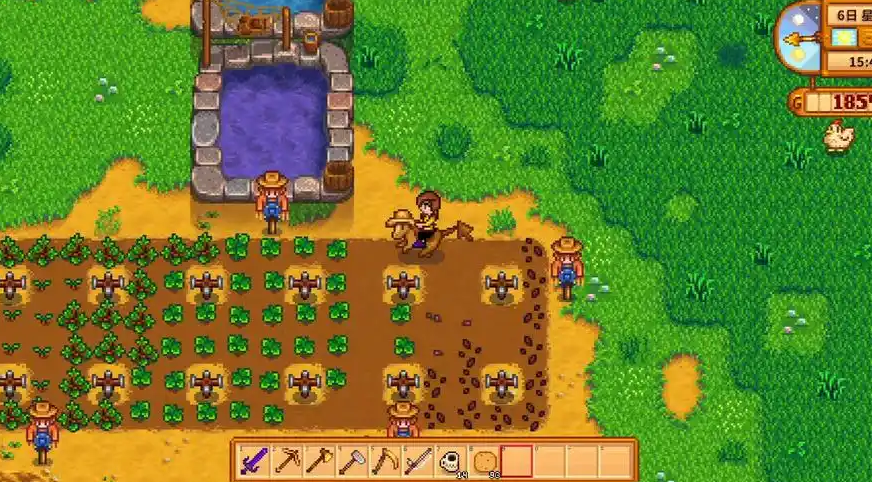Click the day-night clock dial
The height and width of the screenshot is (482, 872).
point(800,38)
